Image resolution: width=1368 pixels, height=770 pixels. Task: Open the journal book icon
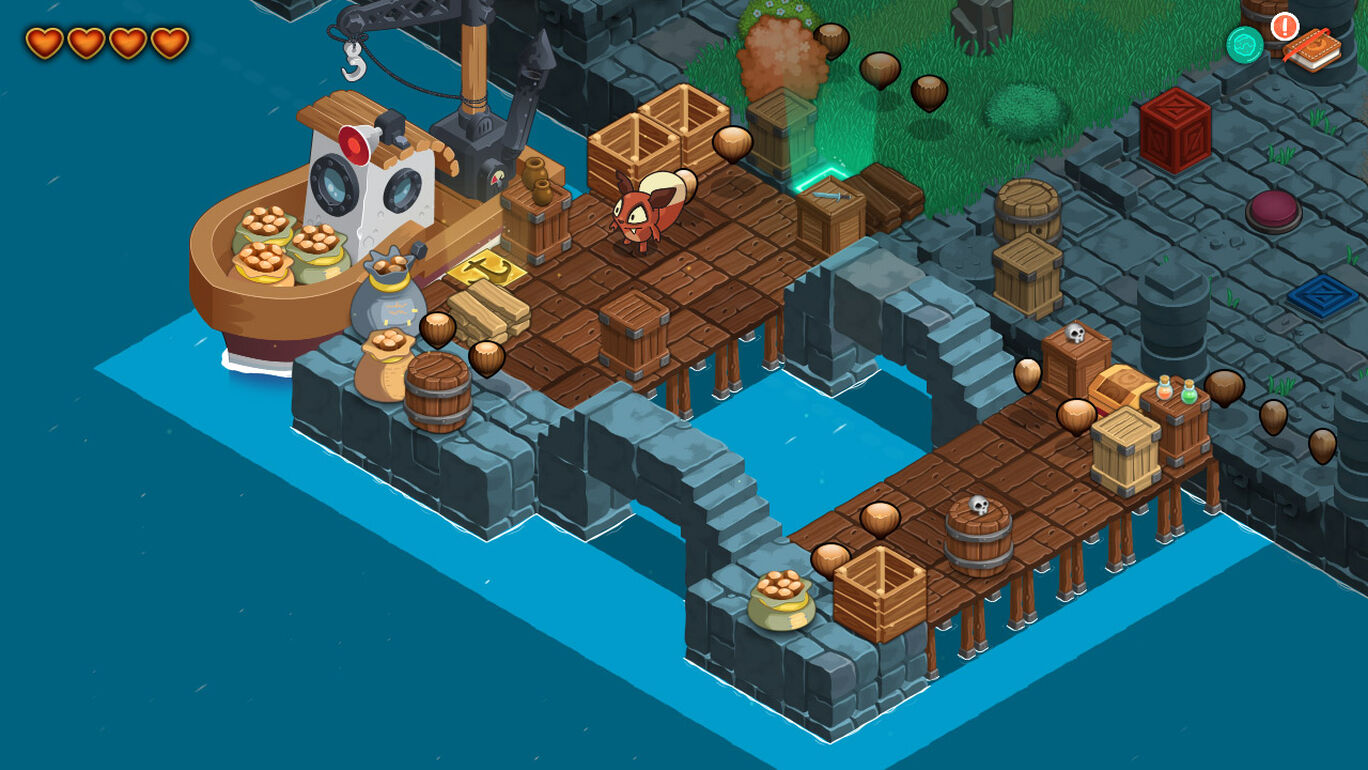tap(1312, 48)
